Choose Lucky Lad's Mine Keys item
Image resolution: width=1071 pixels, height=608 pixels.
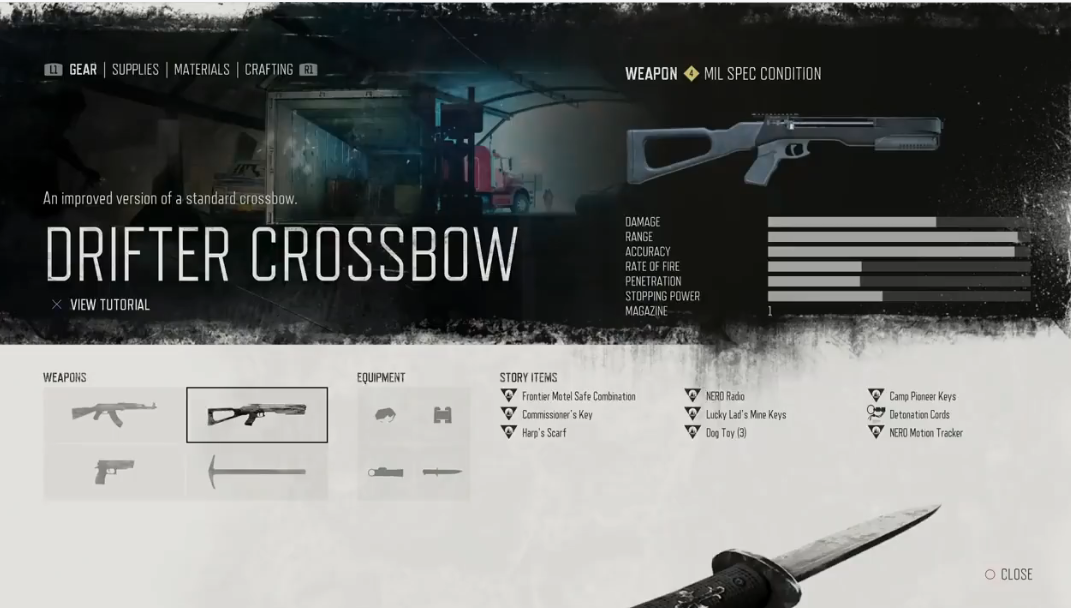pos(745,415)
